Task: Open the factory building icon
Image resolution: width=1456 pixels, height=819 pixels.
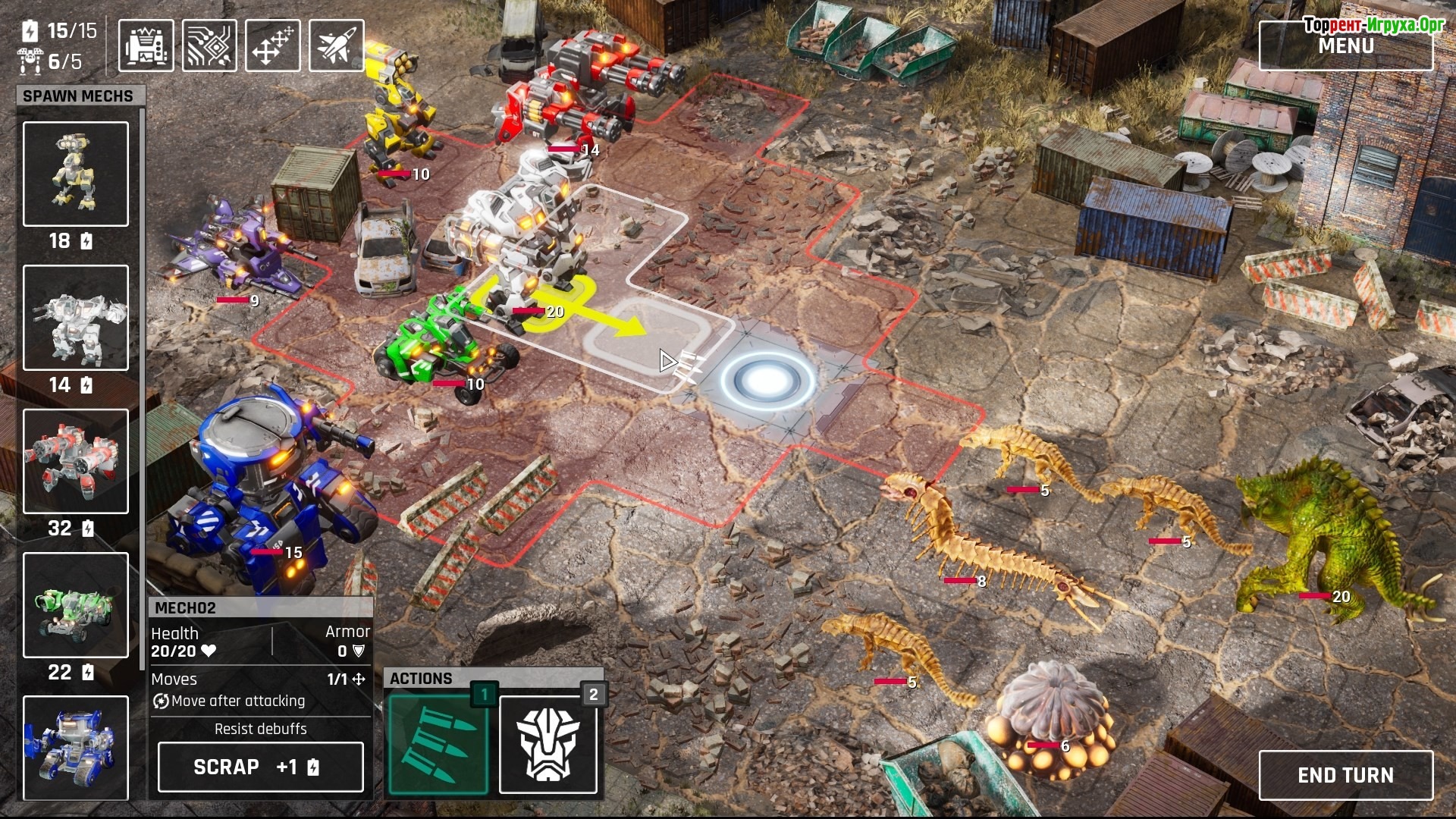Action: pyautogui.click(x=146, y=46)
